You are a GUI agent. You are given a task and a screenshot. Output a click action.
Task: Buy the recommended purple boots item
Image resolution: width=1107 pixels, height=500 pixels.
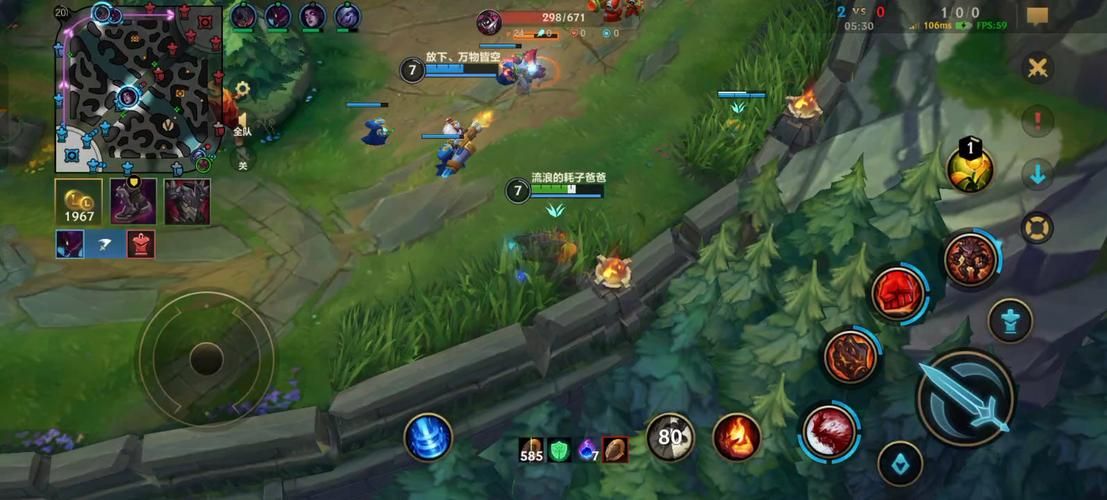click(x=132, y=201)
